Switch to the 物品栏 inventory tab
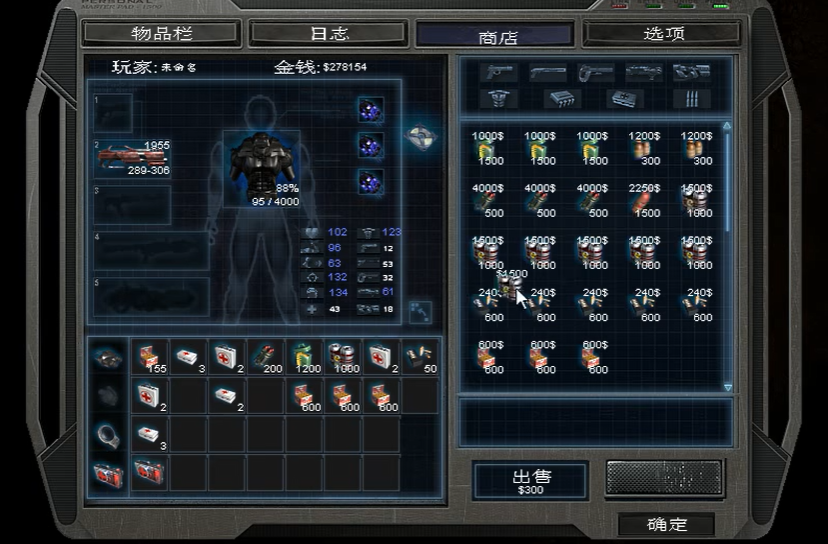This screenshot has height=544, width=828. click(x=161, y=33)
